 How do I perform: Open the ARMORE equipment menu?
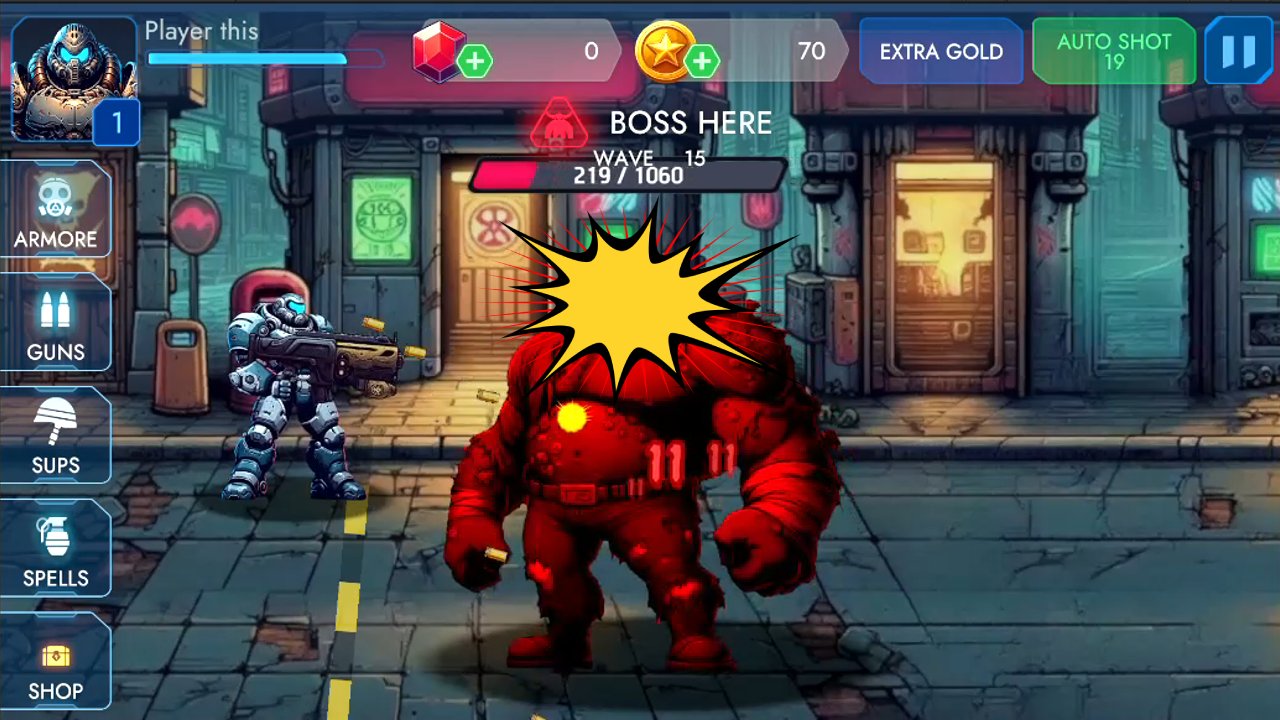[x=57, y=213]
